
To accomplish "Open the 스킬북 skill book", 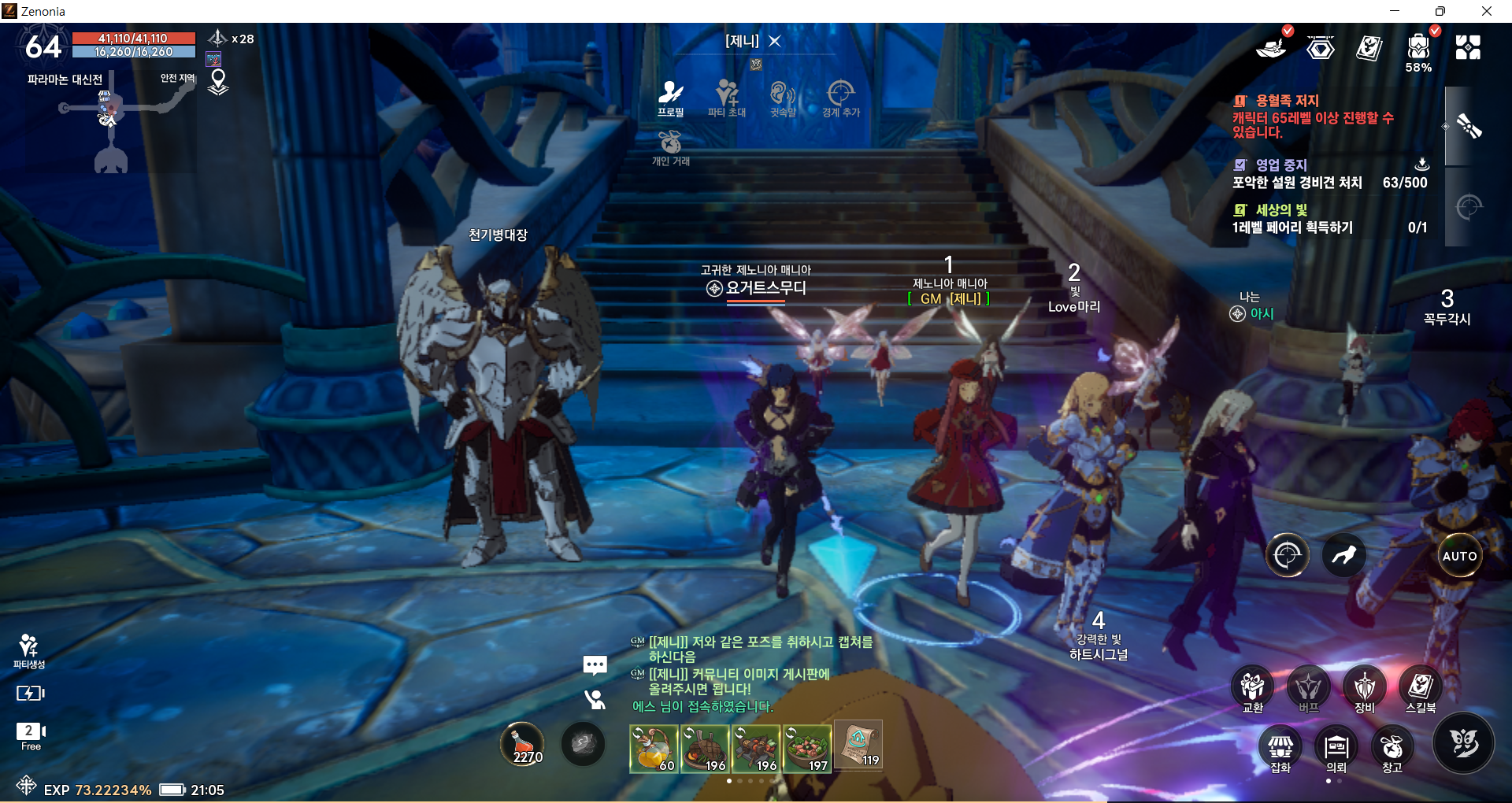I will tap(1420, 690).
